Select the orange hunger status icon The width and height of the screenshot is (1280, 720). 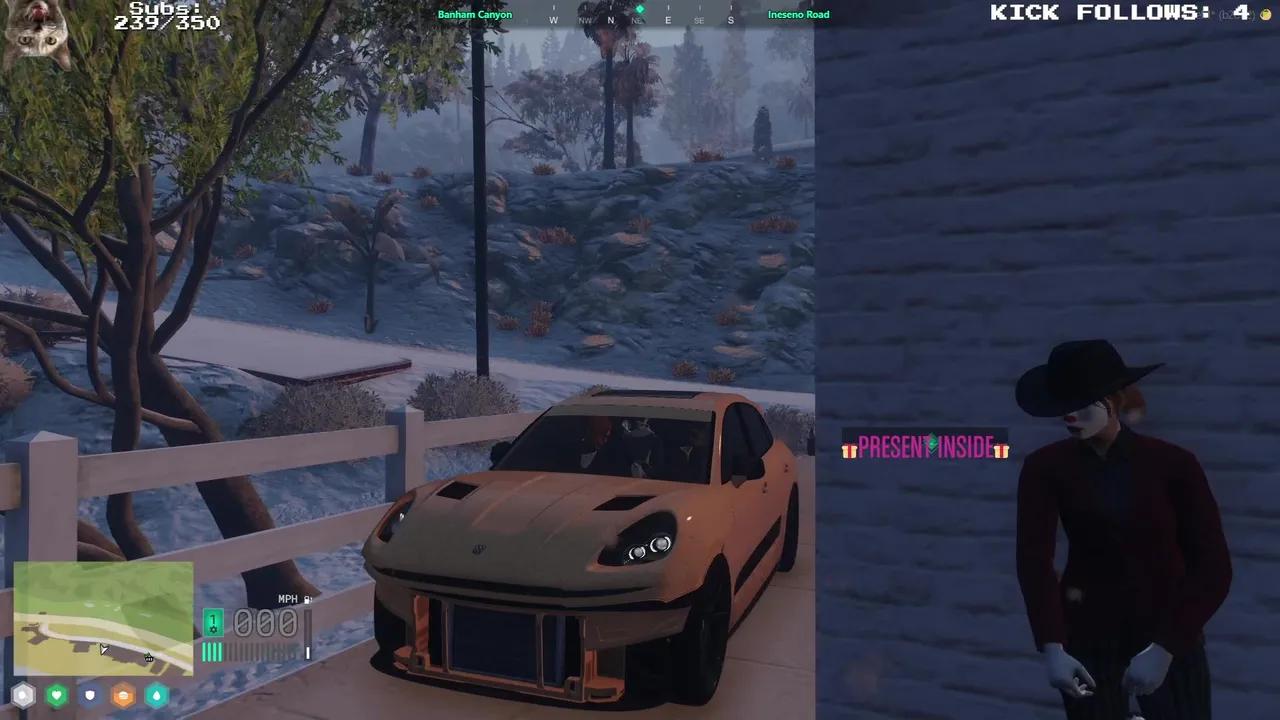123,696
